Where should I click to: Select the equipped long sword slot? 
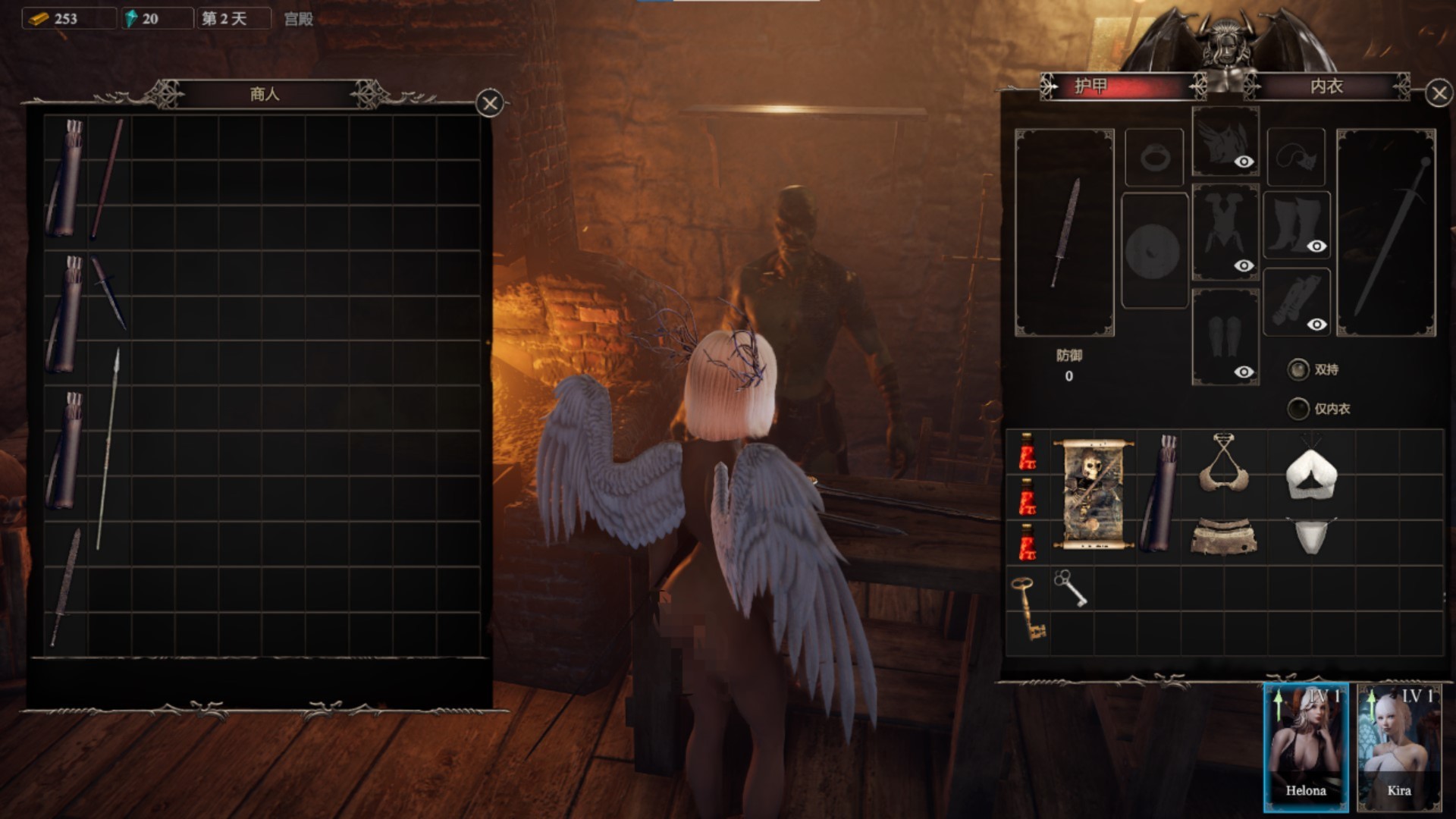[x=1385, y=233]
